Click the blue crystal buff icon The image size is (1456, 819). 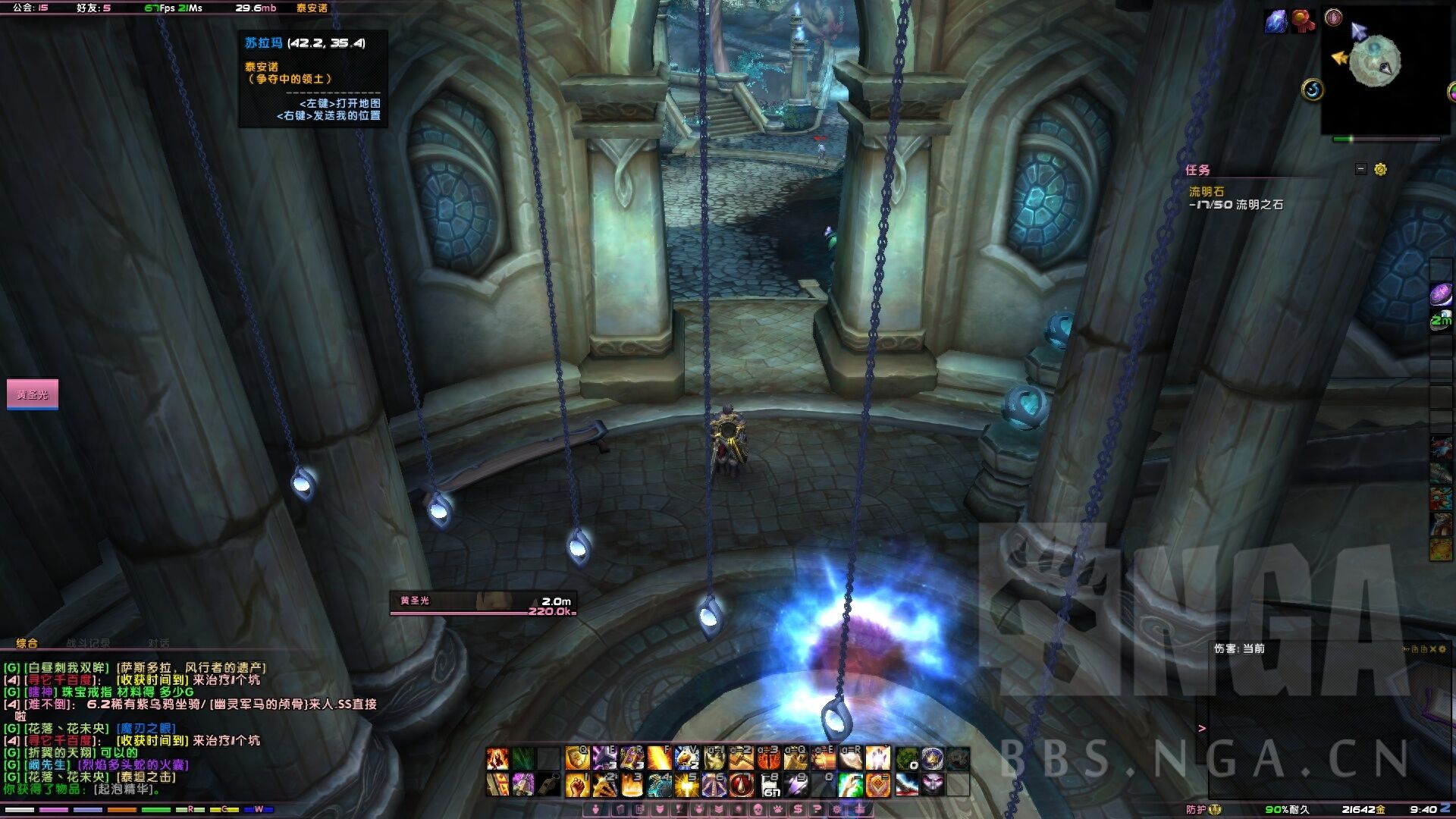pyautogui.click(x=1276, y=21)
